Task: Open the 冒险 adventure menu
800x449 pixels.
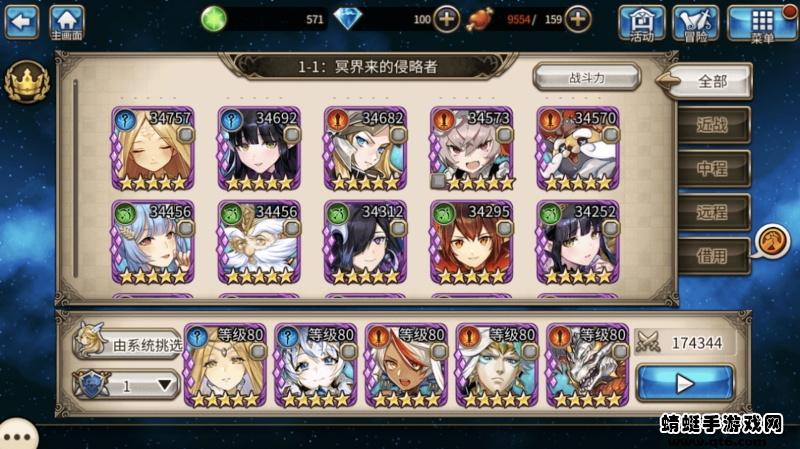Action: click(696, 22)
